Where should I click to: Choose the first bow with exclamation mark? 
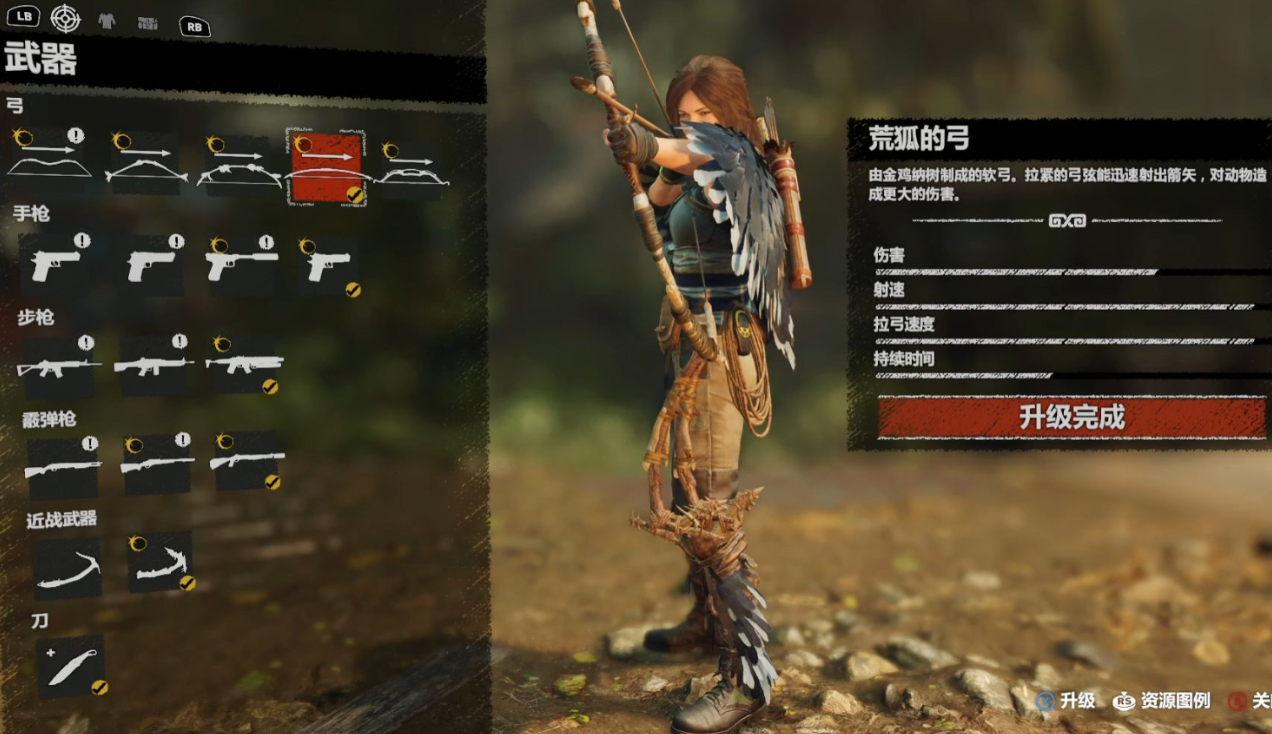point(49,162)
